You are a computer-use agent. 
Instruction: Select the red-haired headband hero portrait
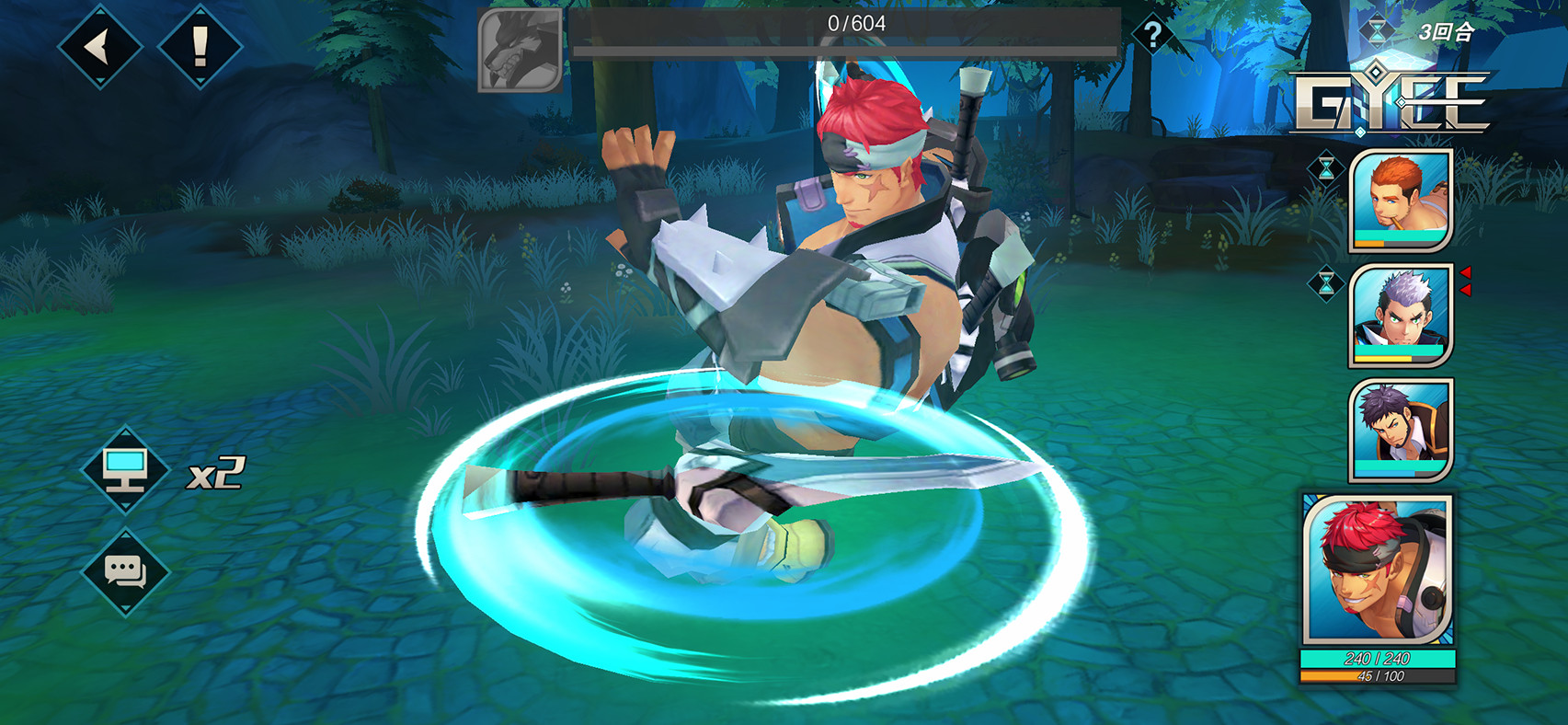pos(1377,570)
